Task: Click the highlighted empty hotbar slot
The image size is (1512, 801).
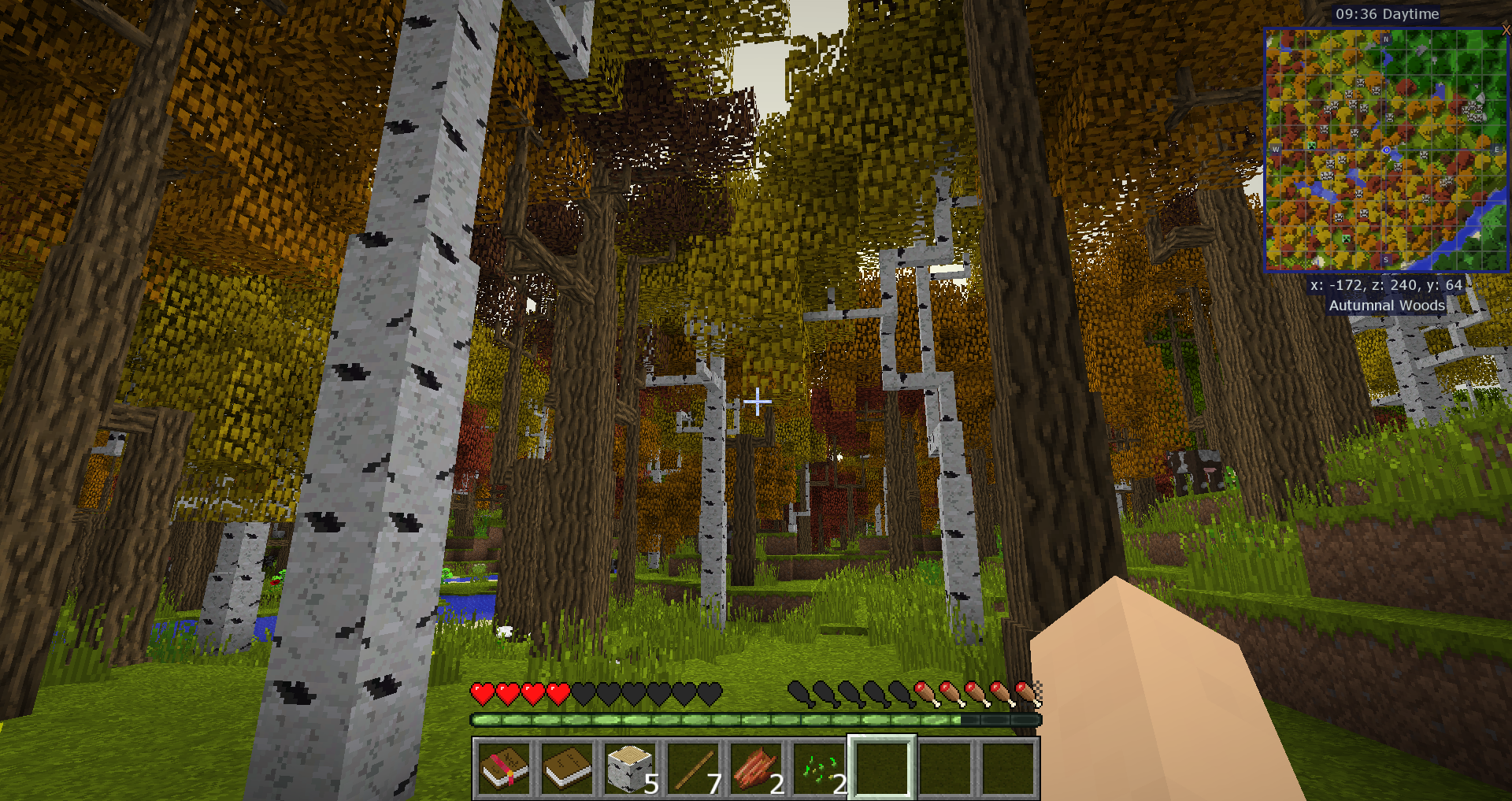Action: (x=882, y=769)
